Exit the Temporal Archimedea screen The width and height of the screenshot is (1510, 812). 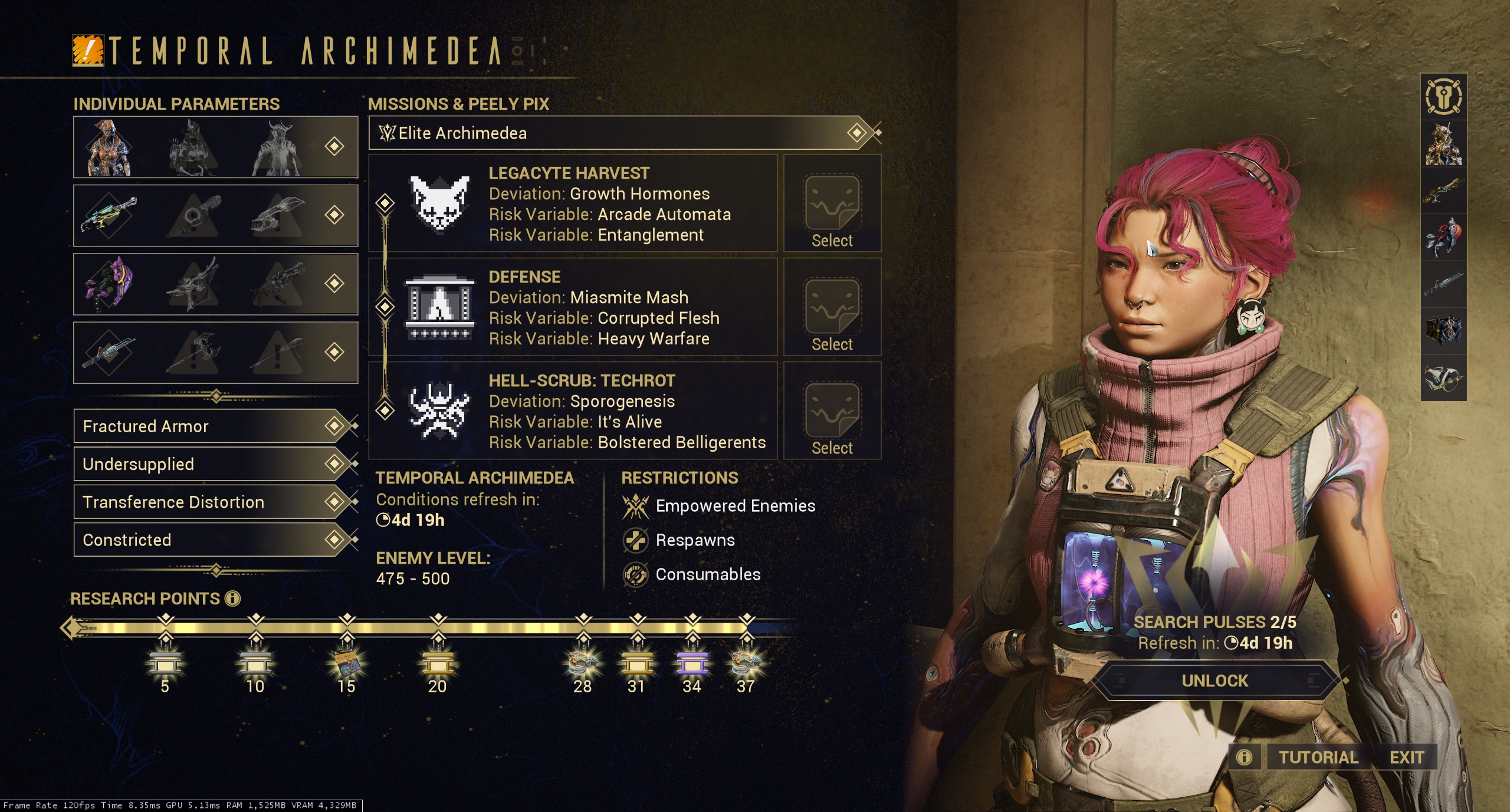(1407, 758)
